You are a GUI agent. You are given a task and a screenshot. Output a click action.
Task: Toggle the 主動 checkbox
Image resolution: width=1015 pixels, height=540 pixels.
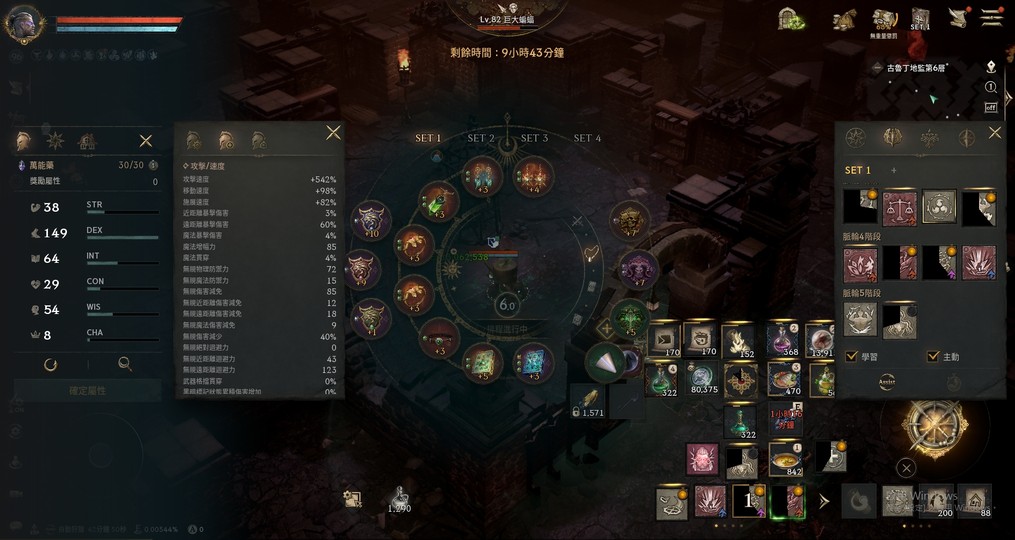pos(933,356)
